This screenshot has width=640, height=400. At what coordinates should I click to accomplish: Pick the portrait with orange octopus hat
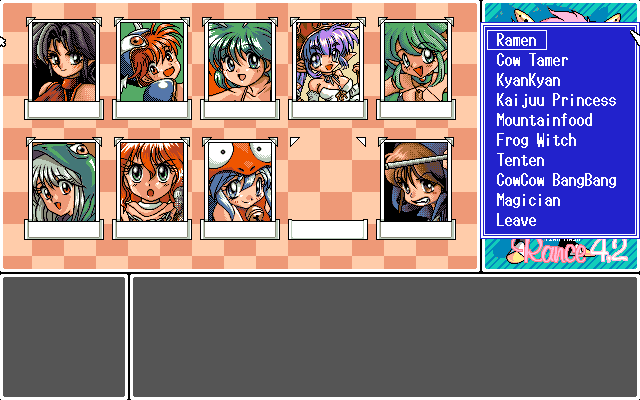239,181
